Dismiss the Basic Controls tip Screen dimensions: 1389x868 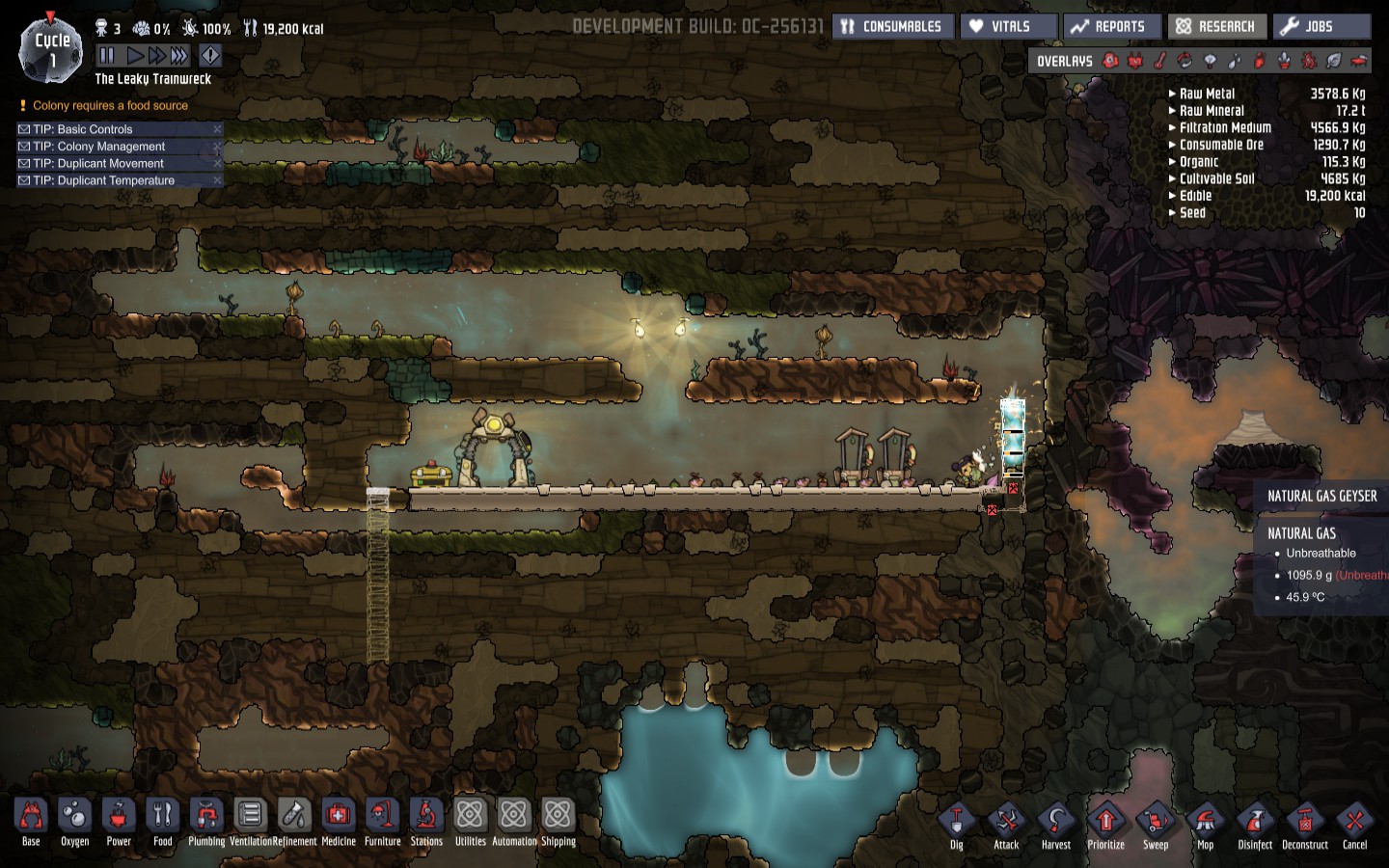[217, 129]
